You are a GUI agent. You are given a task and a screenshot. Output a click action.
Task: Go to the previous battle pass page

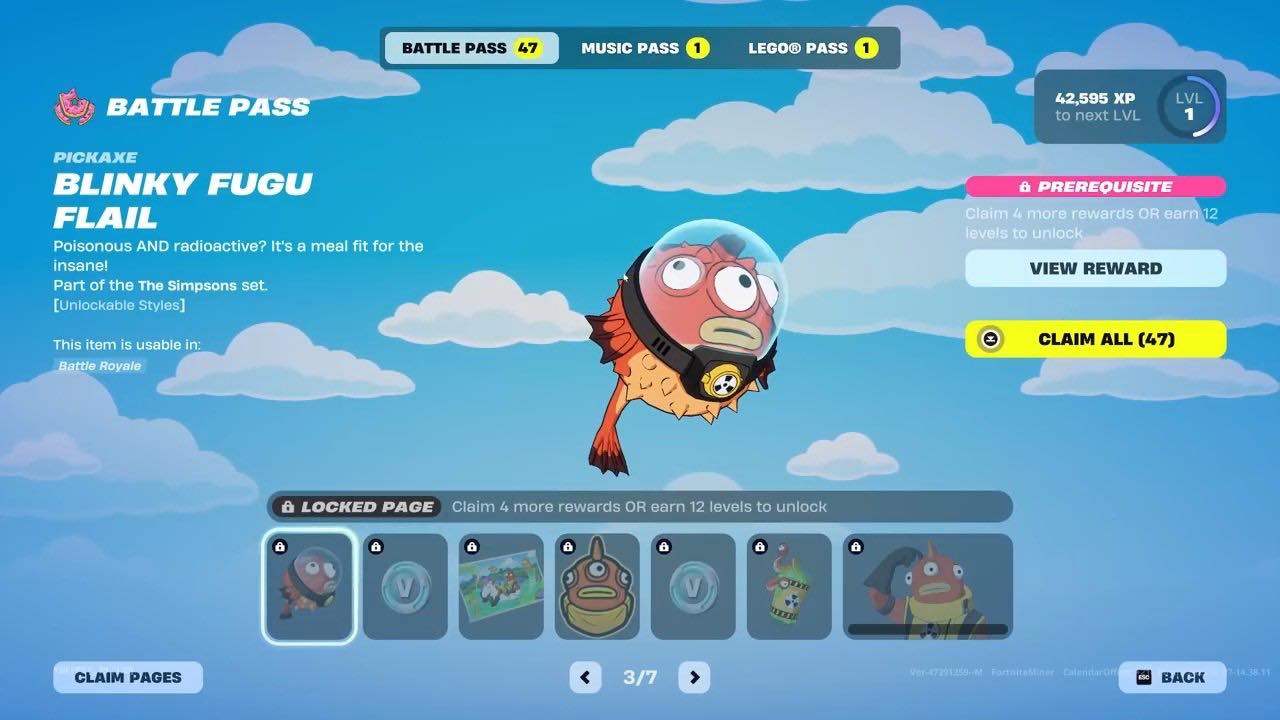click(x=585, y=677)
